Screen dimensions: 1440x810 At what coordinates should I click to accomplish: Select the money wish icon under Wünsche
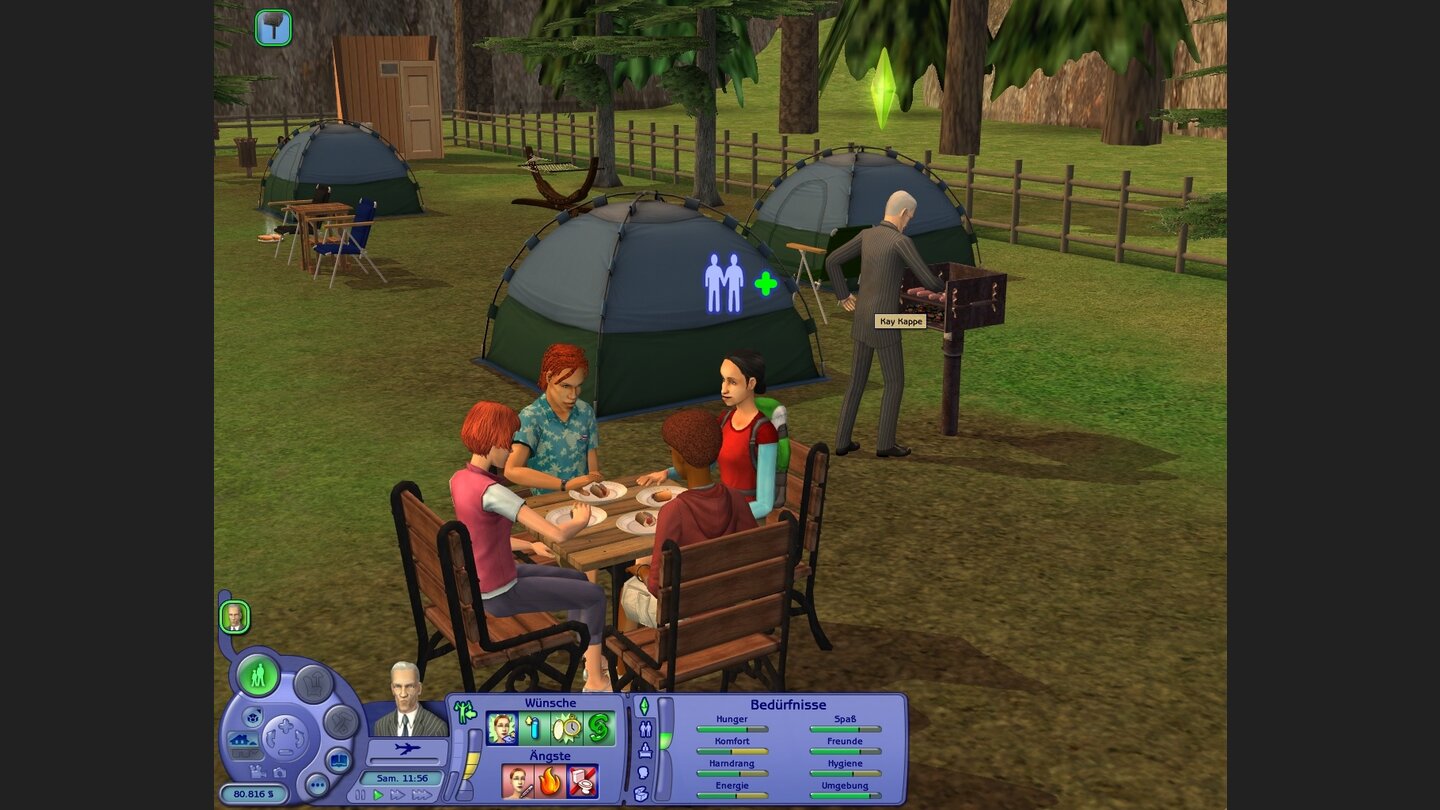(601, 728)
